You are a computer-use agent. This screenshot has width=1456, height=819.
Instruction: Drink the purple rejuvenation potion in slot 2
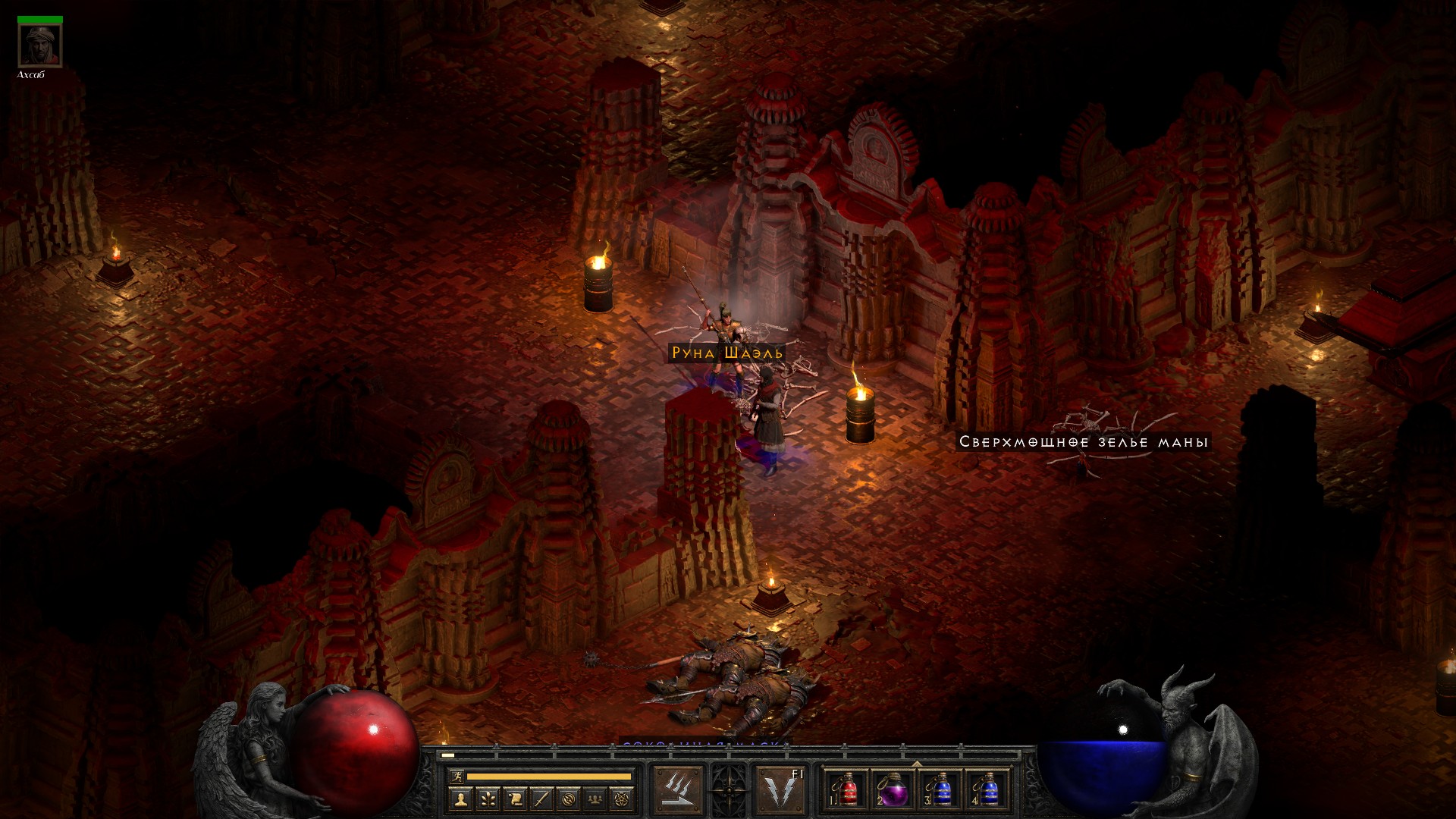[893, 790]
